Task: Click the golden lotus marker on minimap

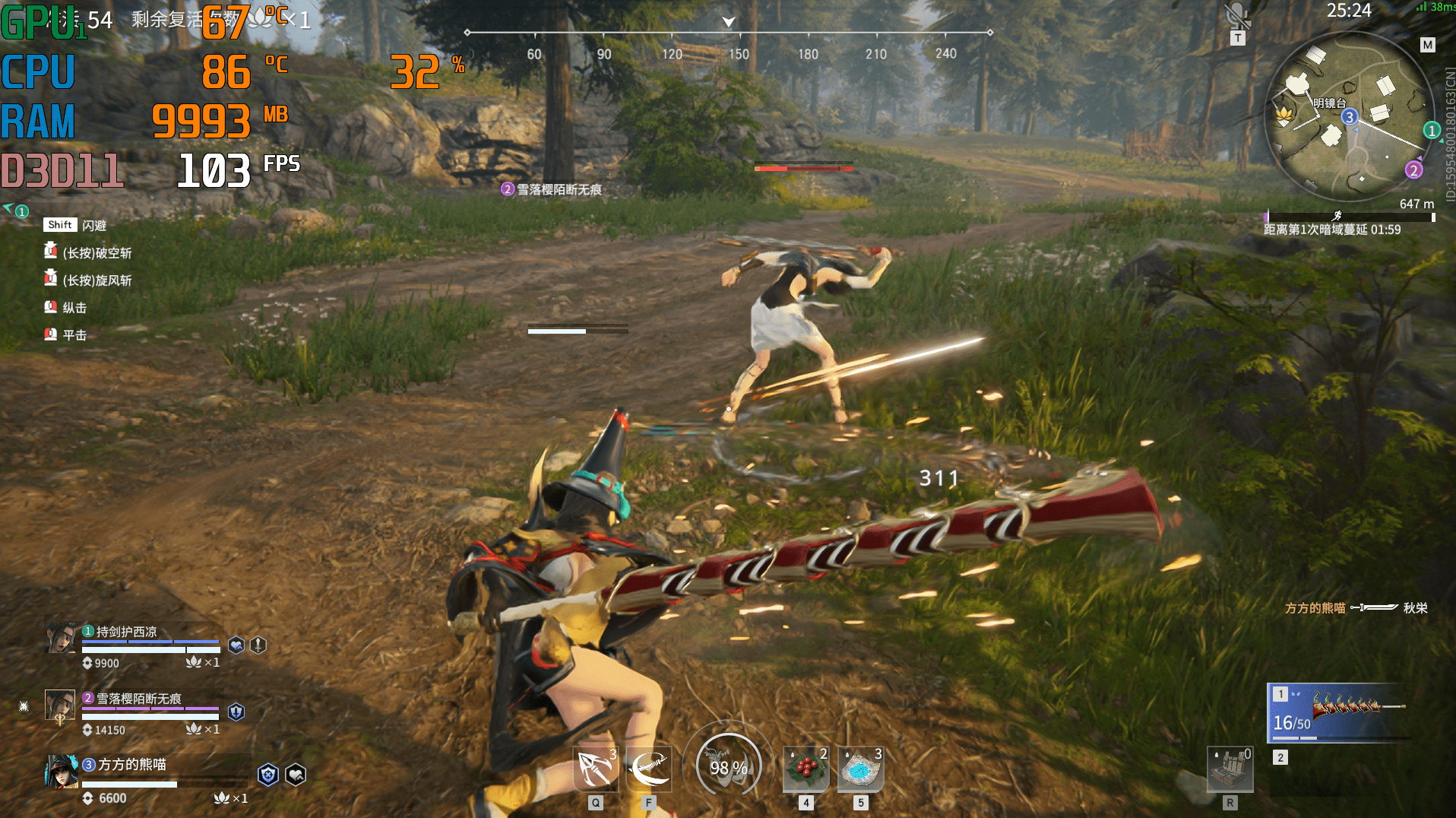Action: [x=1284, y=115]
